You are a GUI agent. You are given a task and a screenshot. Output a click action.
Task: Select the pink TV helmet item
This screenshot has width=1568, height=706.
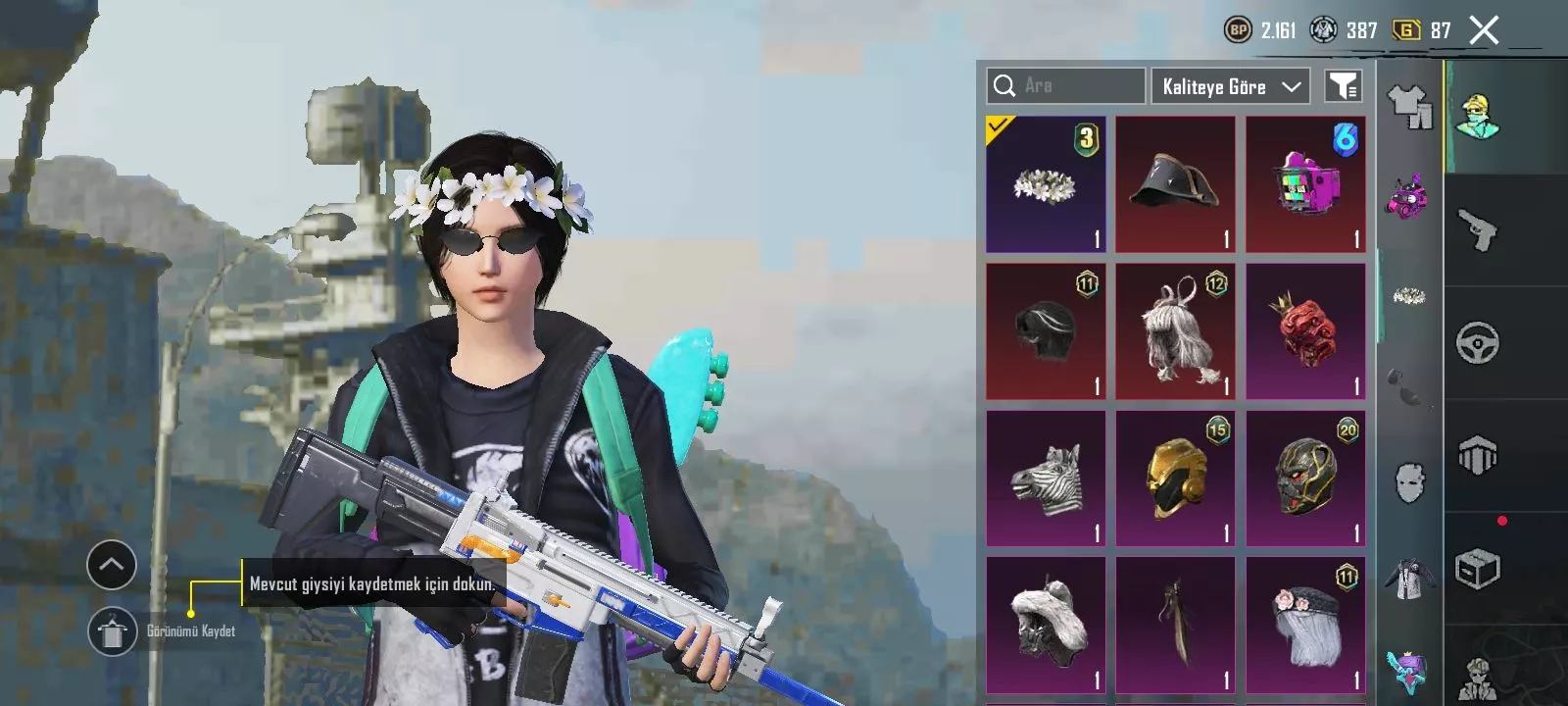[1305, 184]
